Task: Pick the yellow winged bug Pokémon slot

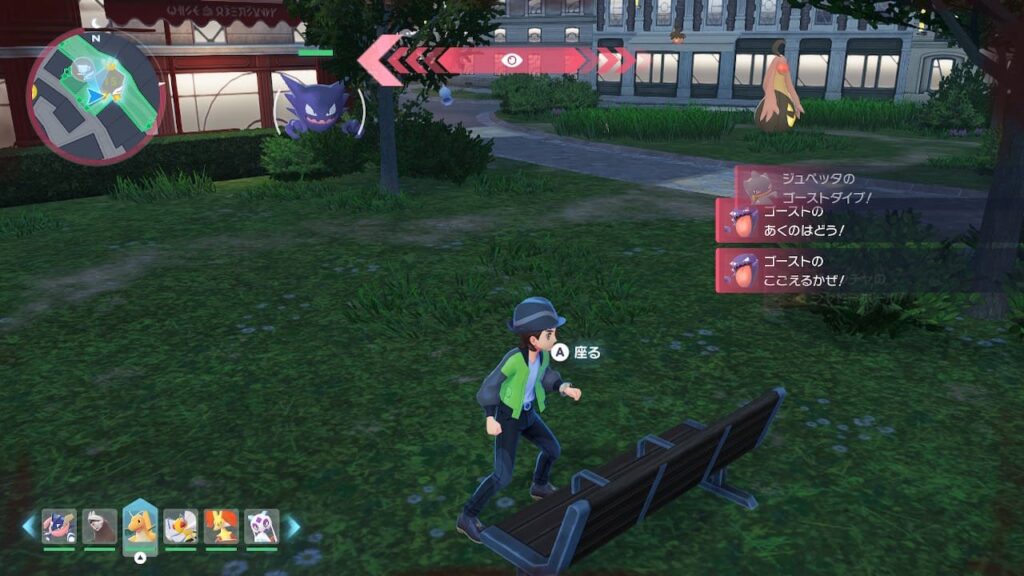Action: (181, 526)
